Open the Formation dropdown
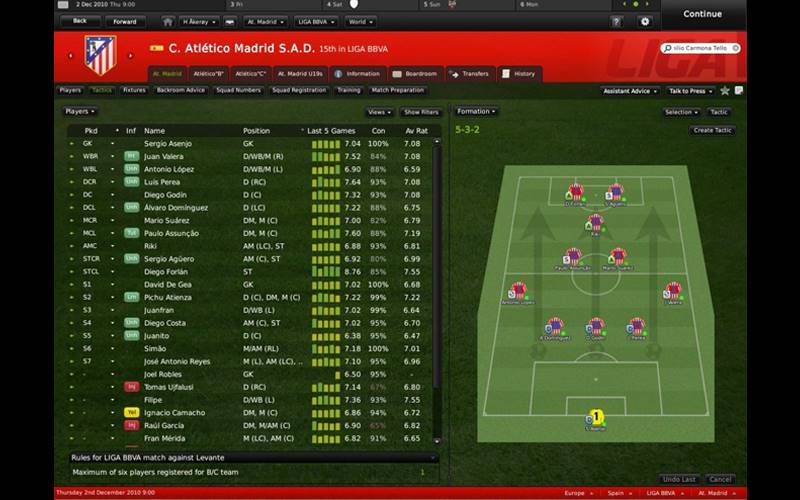Screen dimensions: 800x500 [476, 112]
